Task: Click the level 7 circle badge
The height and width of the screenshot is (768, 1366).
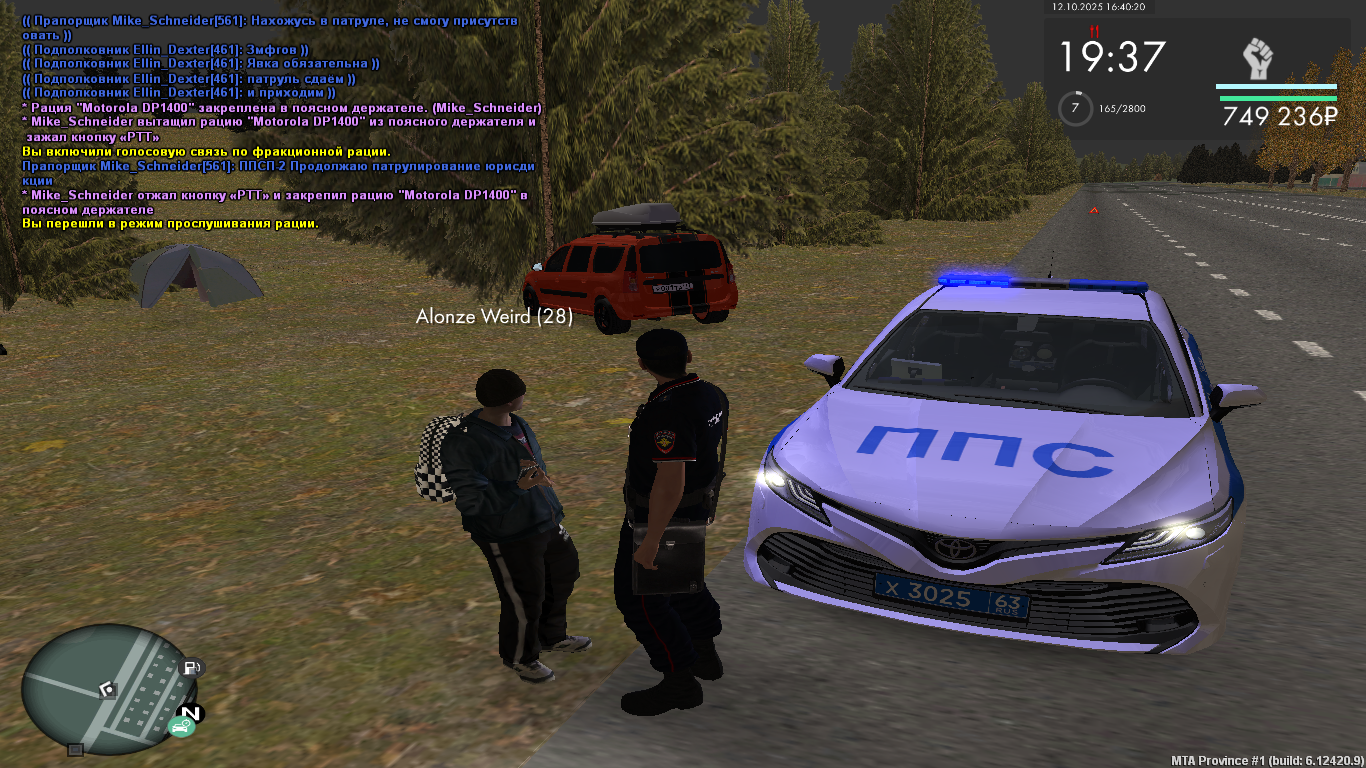Action: click(x=1075, y=107)
